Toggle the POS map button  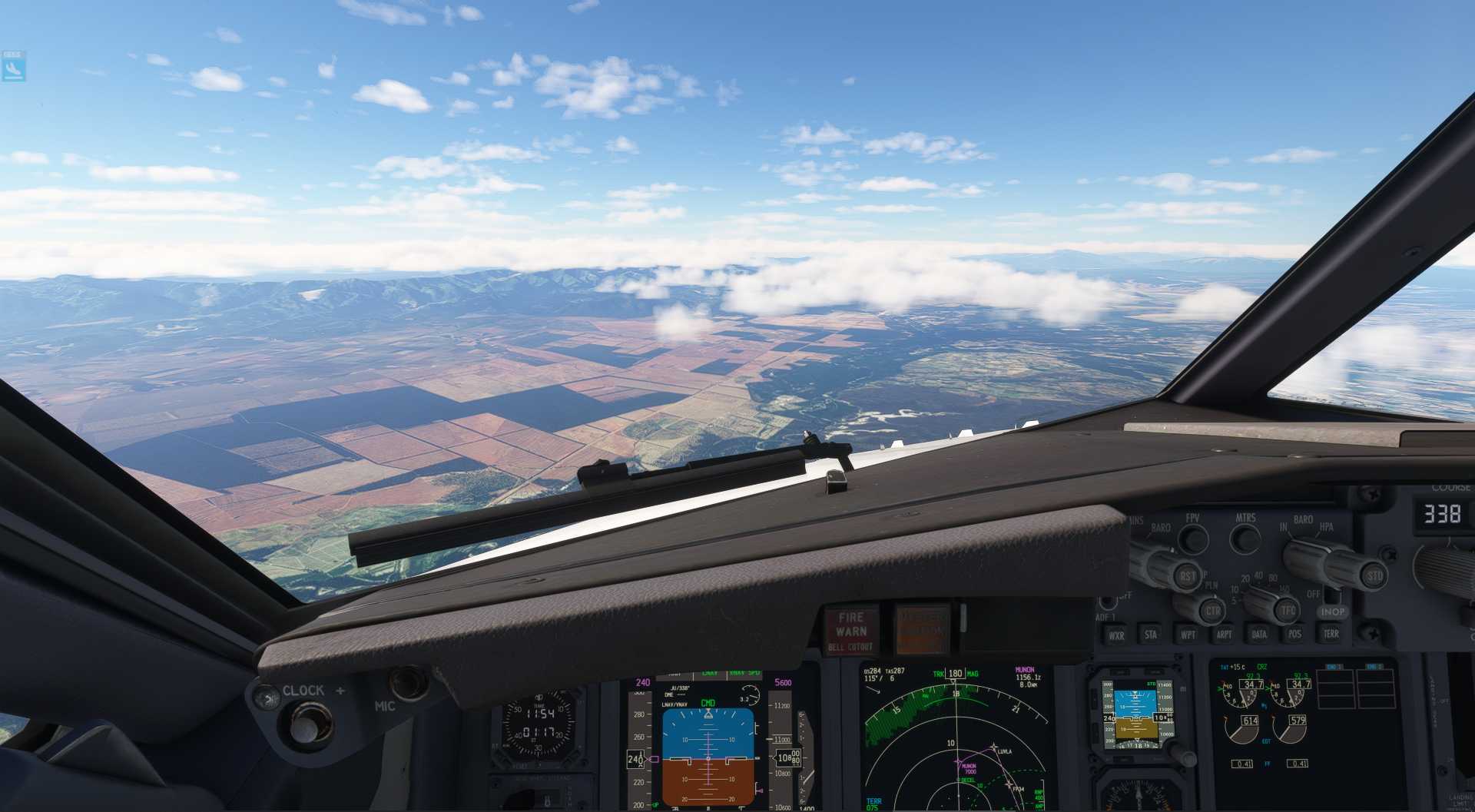pyautogui.click(x=1295, y=635)
